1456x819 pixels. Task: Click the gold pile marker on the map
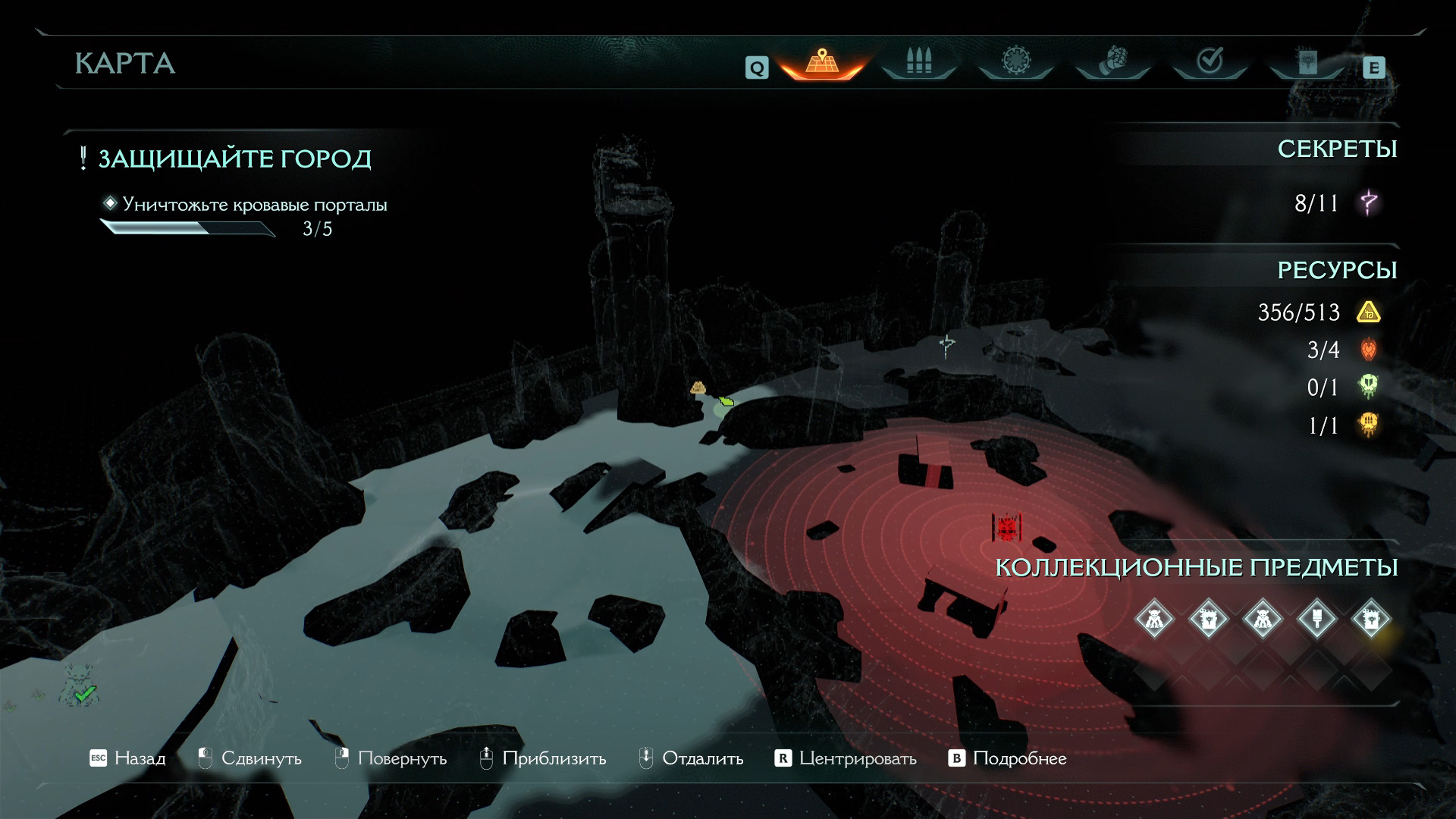pyautogui.click(x=698, y=388)
